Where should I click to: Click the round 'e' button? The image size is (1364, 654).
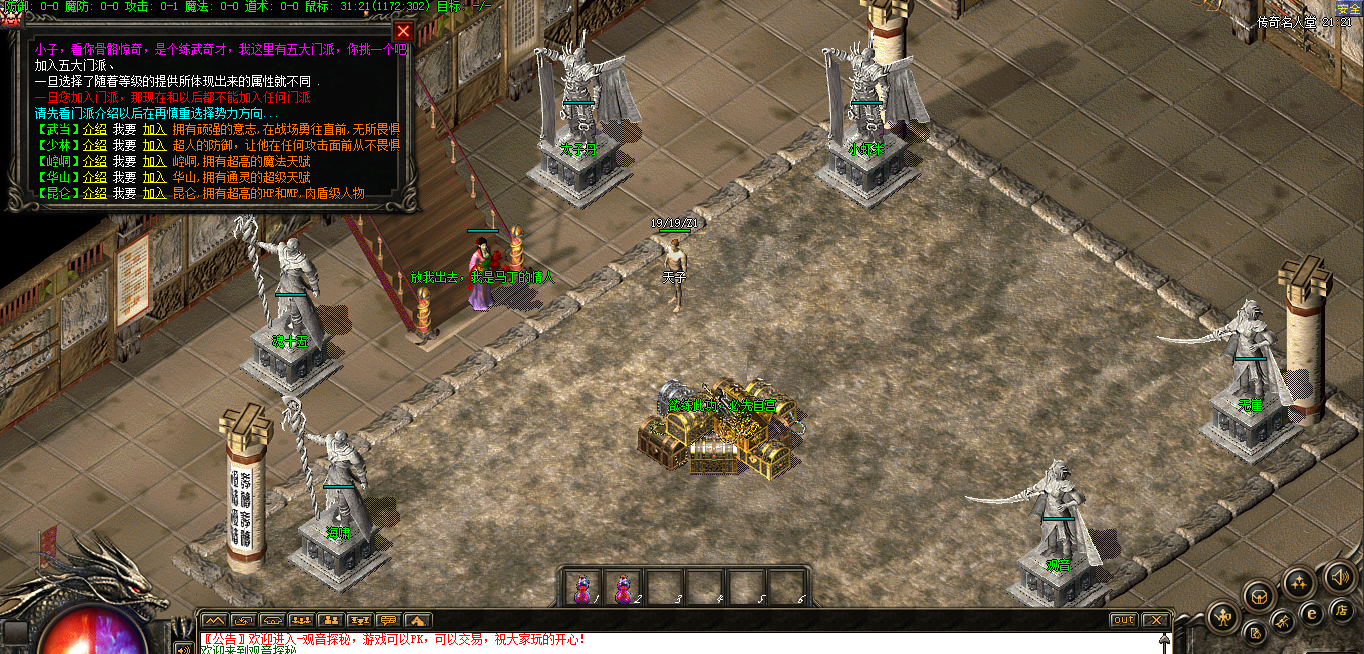1312,614
